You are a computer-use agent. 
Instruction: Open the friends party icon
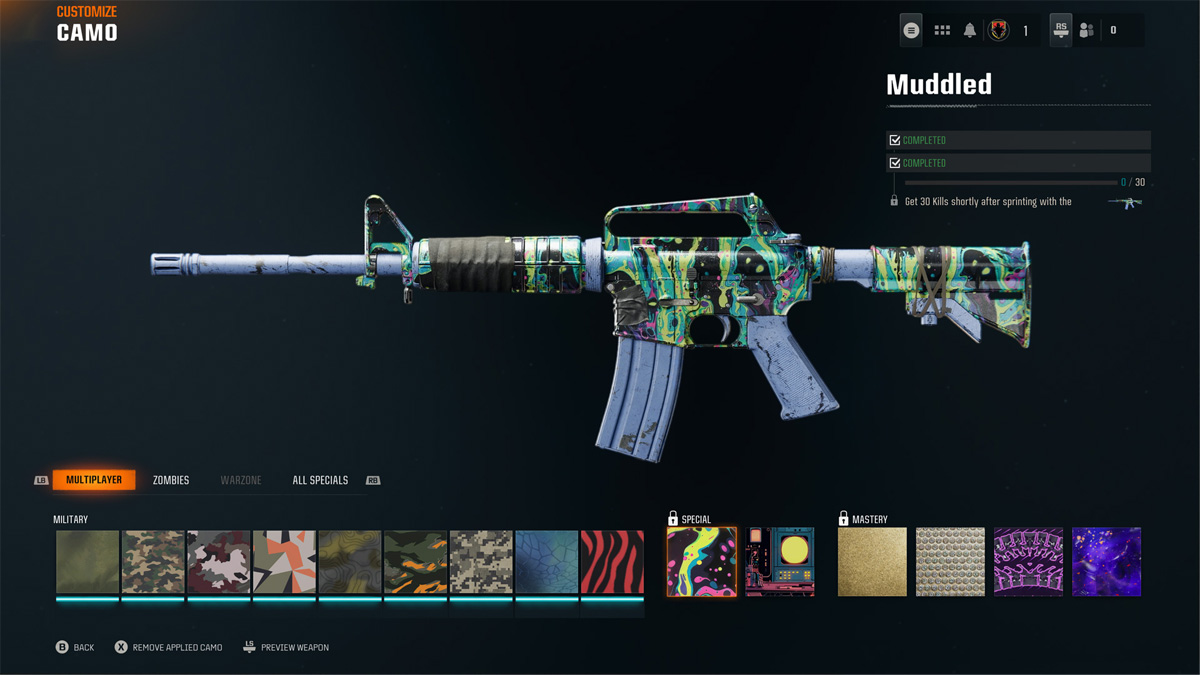pos(1087,30)
